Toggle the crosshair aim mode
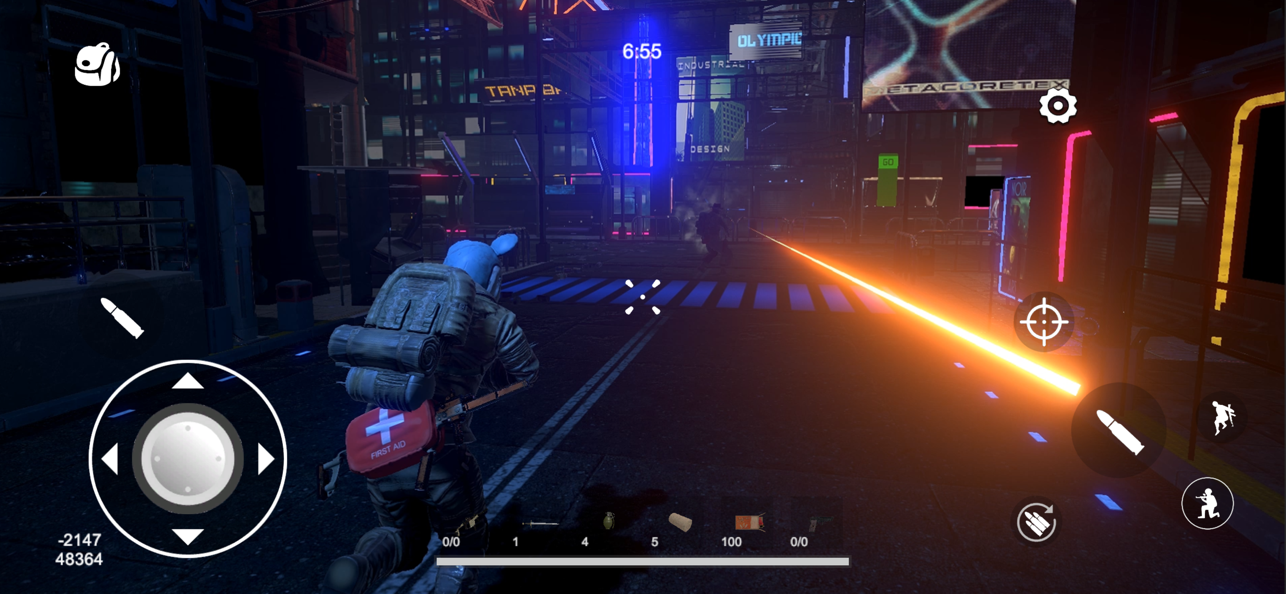Image resolution: width=1286 pixels, height=594 pixels. pos(1043,322)
